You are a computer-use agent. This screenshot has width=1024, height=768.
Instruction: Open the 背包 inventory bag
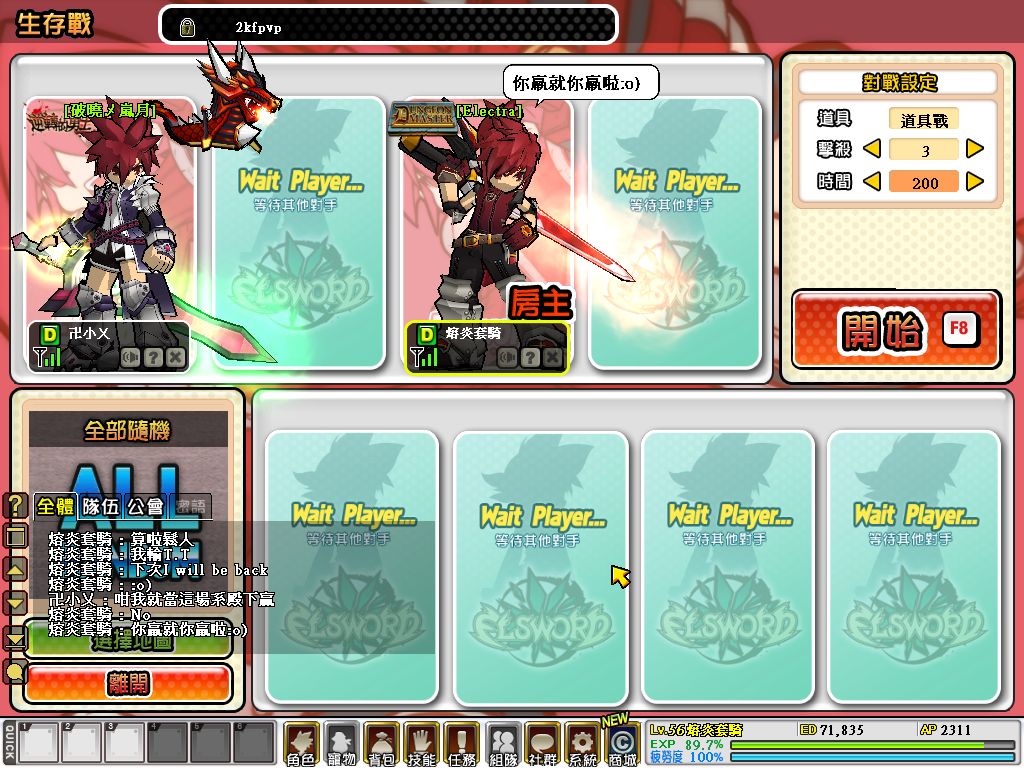[x=381, y=744]
